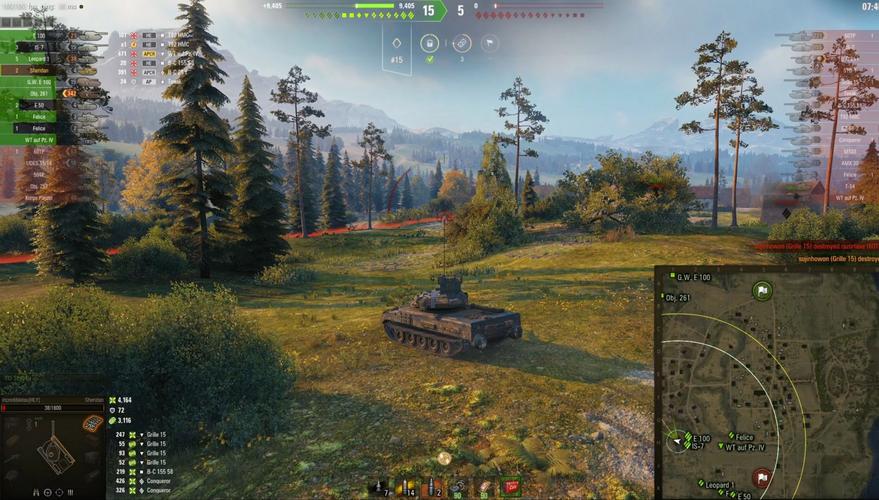Image resolution: width=879 pixels, height=500 pixels.
Task: Click the orange ammo rack module icon
Action: 92,424
